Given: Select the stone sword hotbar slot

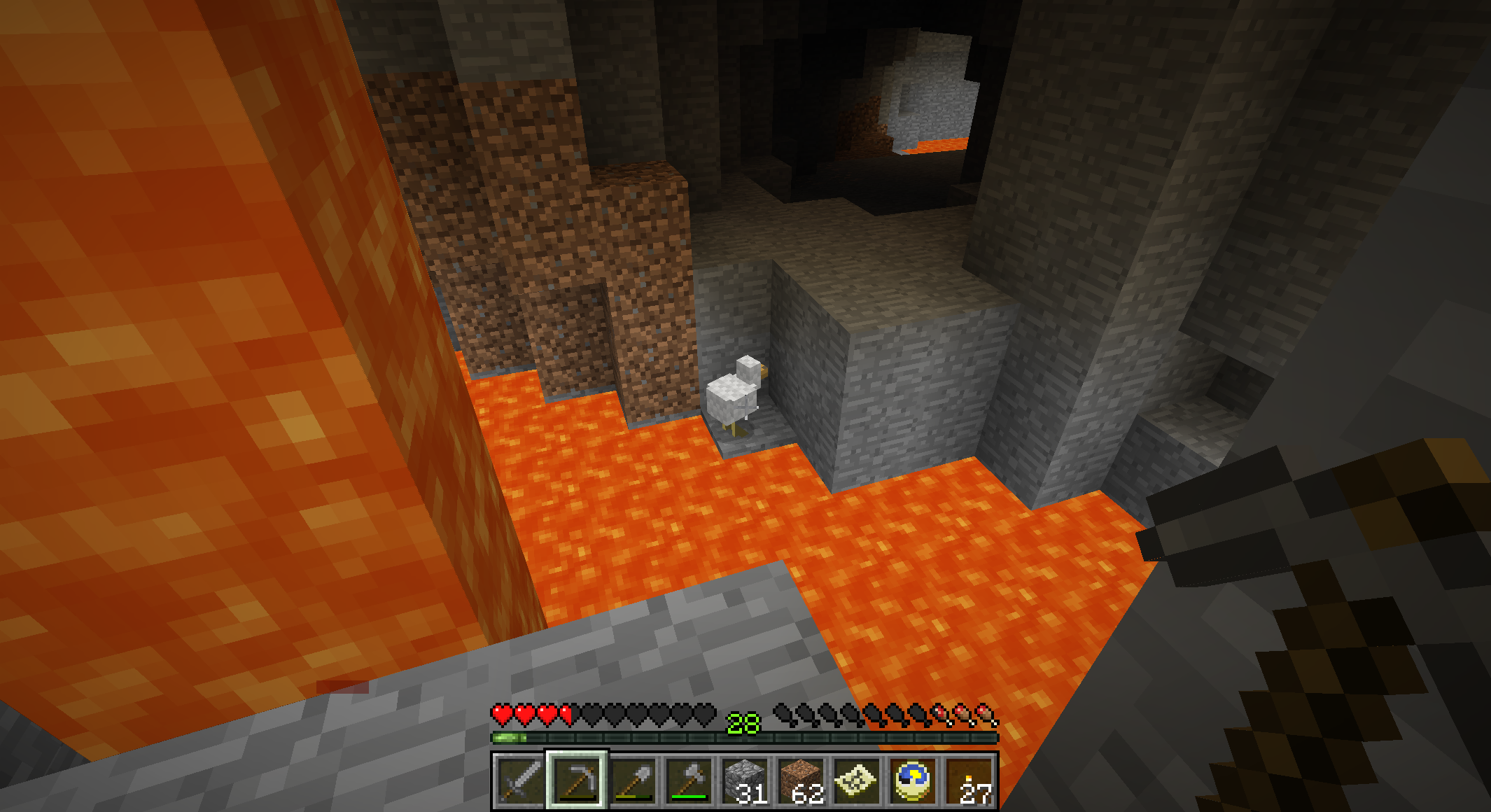Looking at the screenshot, I should [x=520, y=780].
